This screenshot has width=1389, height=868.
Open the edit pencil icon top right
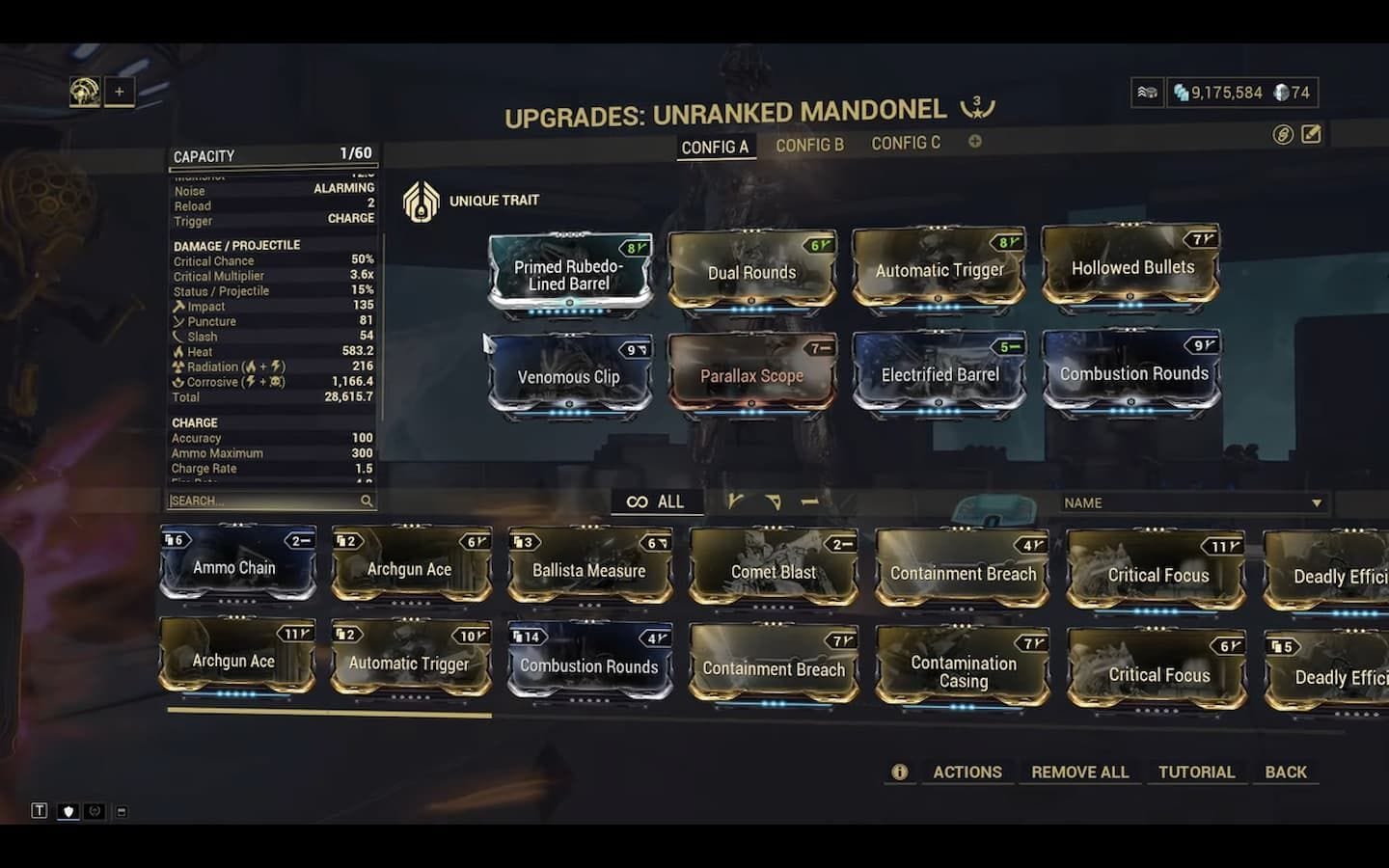1310,135
